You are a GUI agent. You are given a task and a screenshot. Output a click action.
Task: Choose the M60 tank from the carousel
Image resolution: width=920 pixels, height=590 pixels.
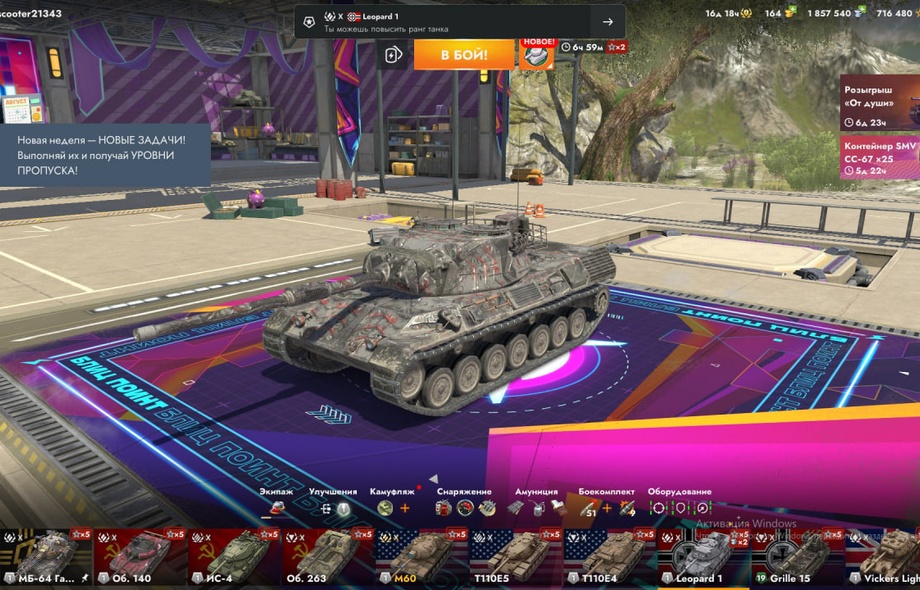(x=420, y=558)
